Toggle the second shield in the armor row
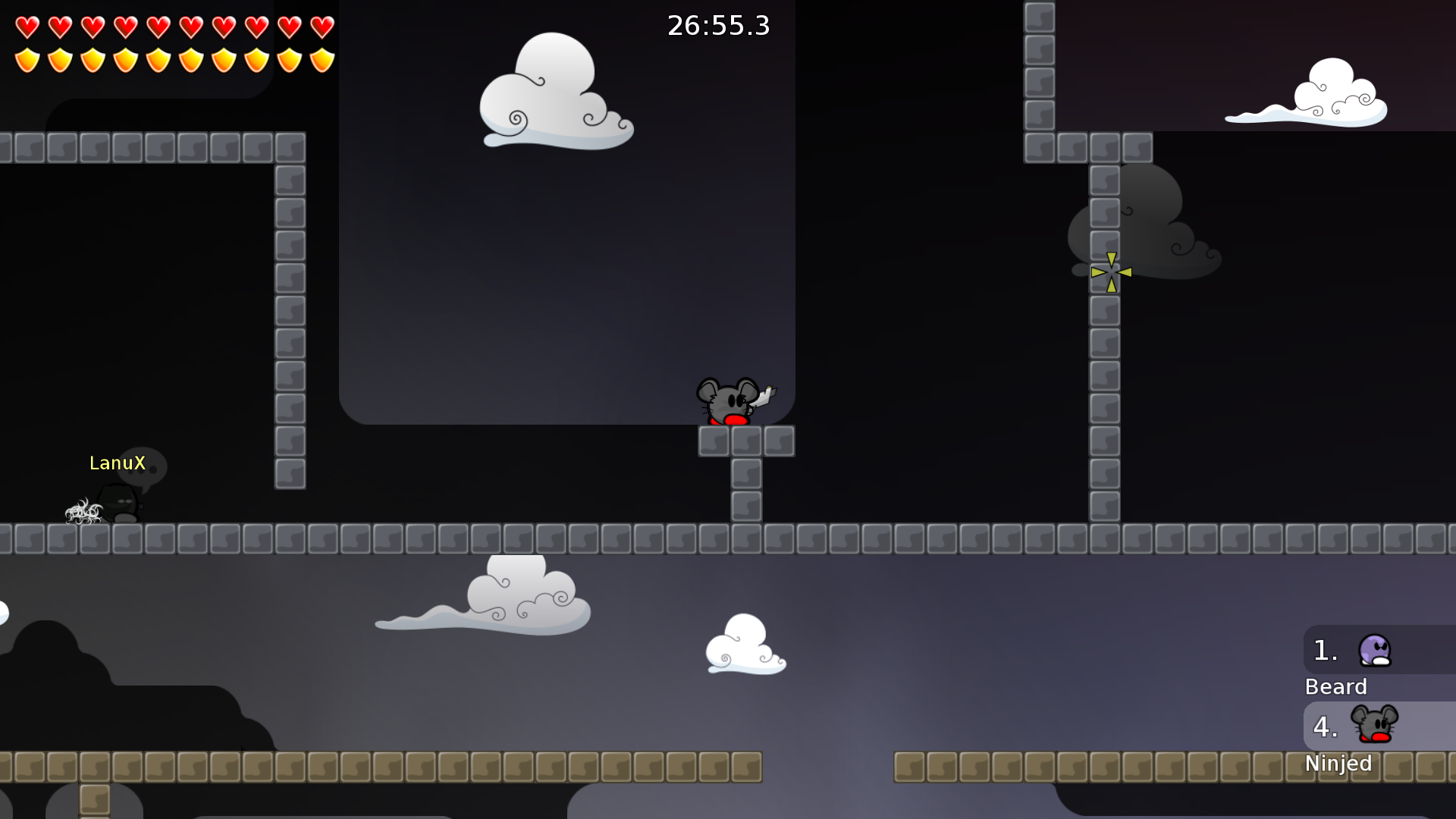 (x=59, y=59)
